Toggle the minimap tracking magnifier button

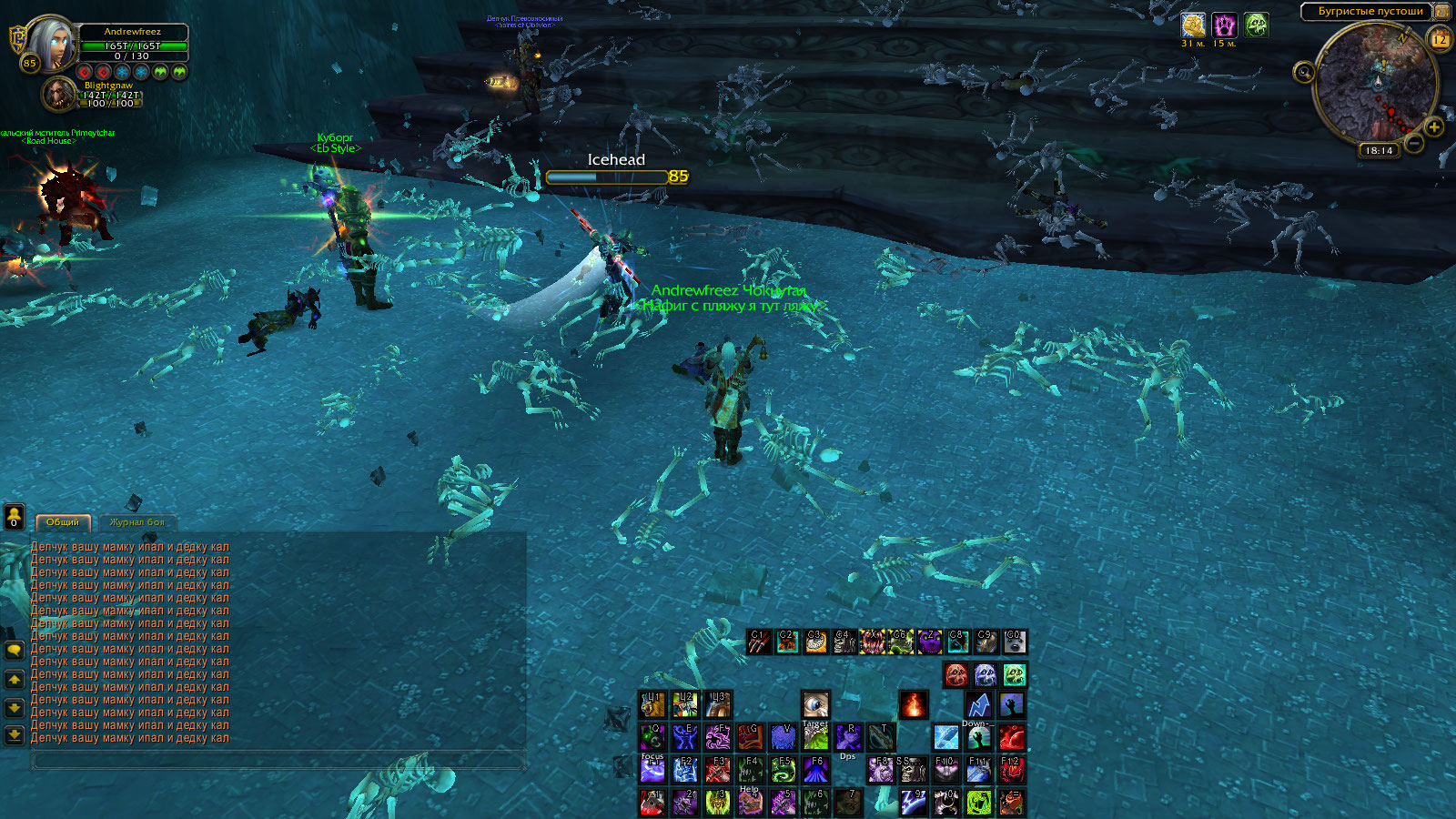1303,72
